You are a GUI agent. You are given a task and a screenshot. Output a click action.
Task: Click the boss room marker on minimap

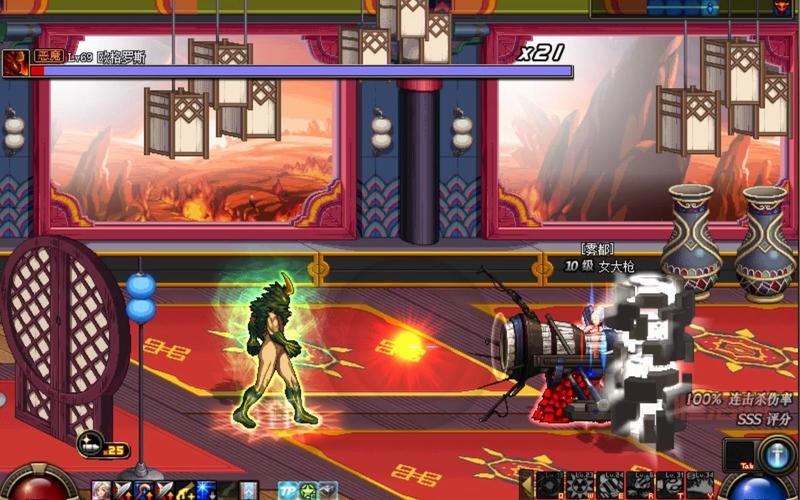(781, 7)
